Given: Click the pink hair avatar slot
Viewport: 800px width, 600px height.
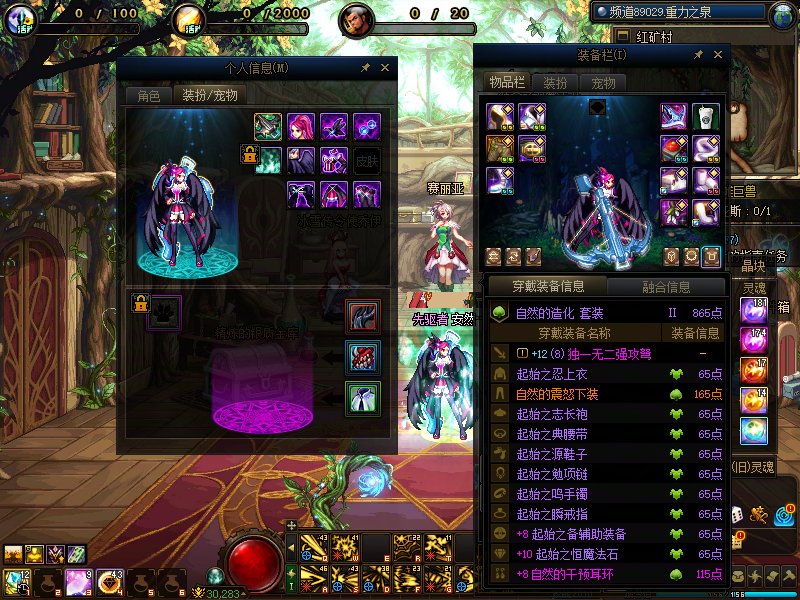Looking at the screenshot, I should pyautogui.click(x=301, y=127).
